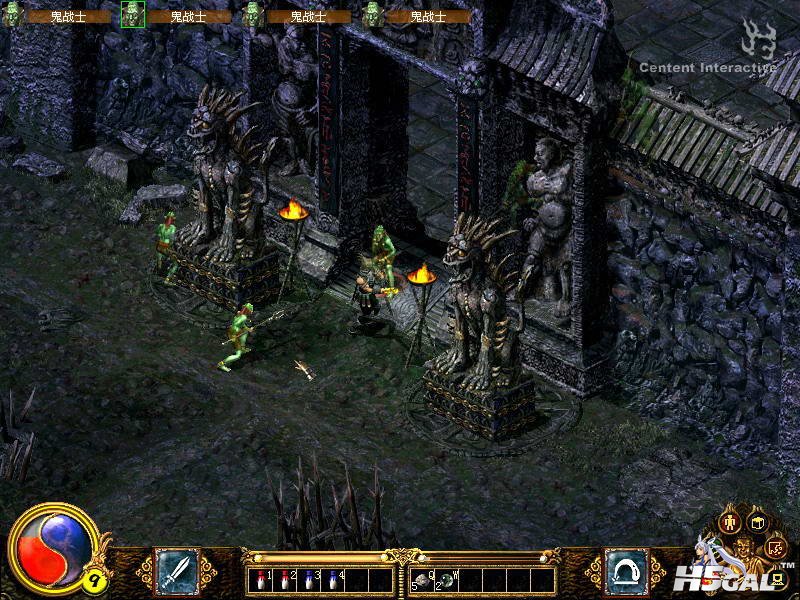
Task: Use the blue potion in belt slot 3
Action: [x=309, y=580]
